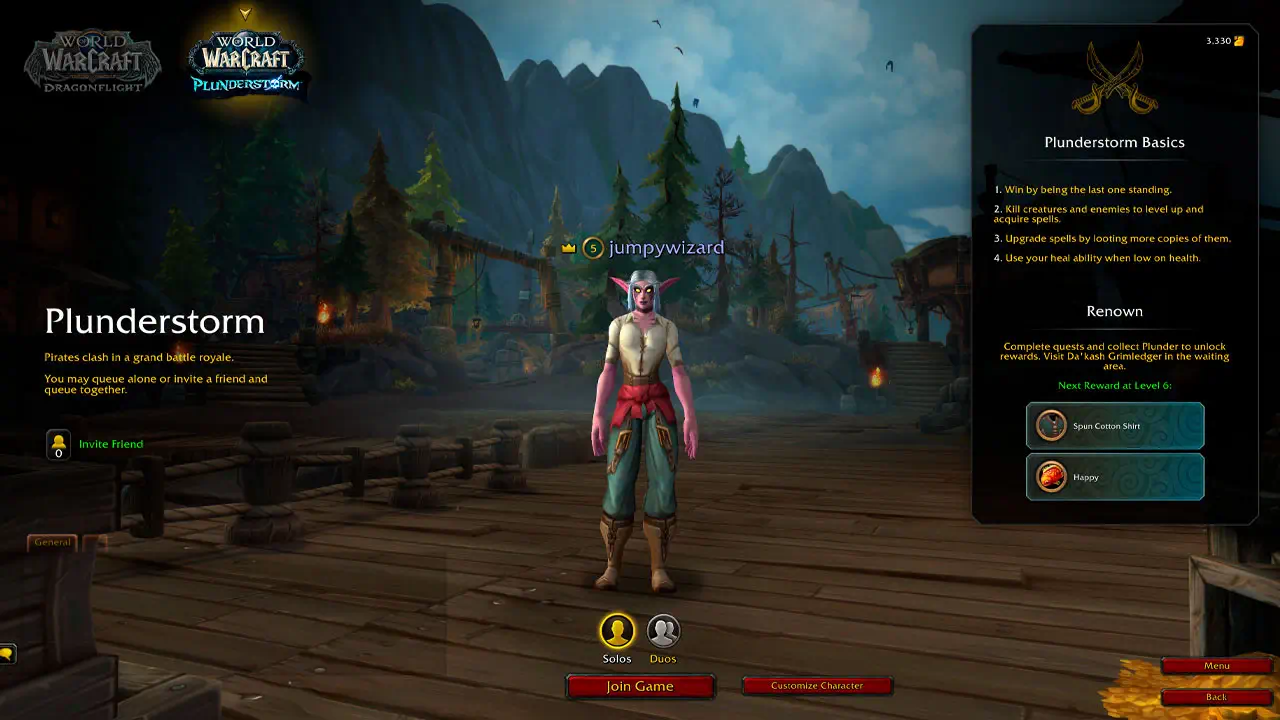Go Back from the Plunderstorm screen

[1216, 697]
